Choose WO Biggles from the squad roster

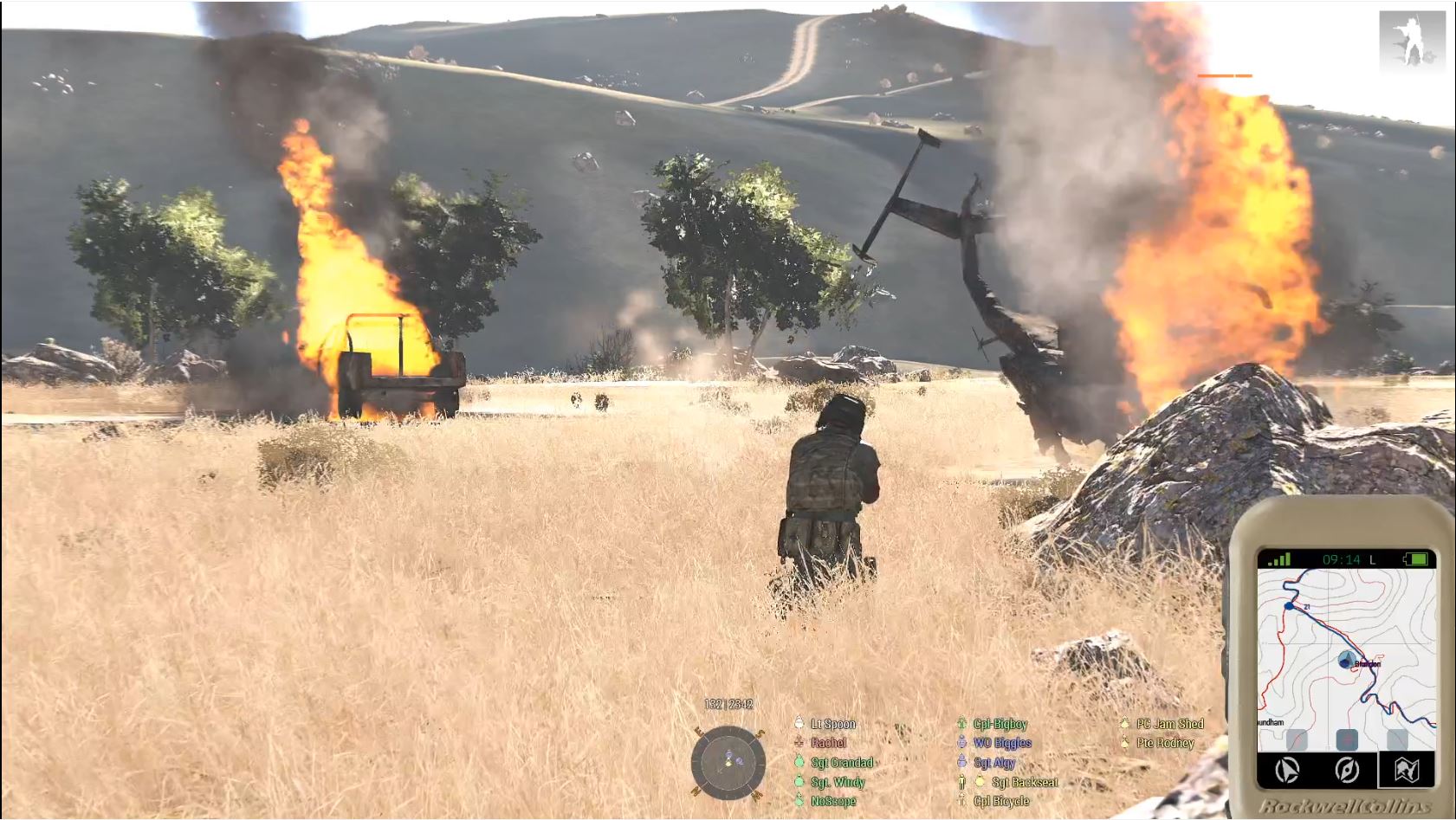(1001, 743)
